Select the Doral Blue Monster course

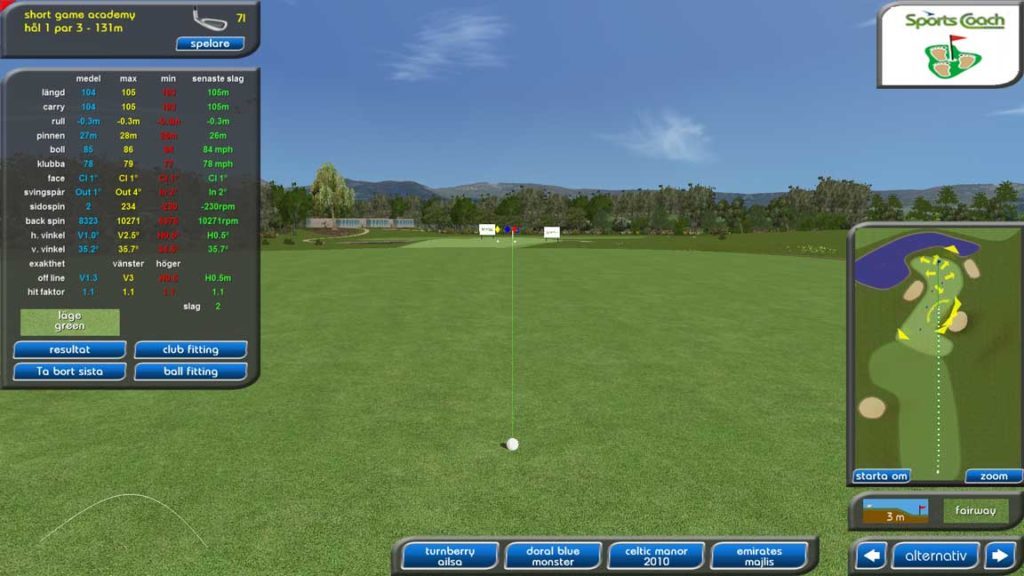553,556
